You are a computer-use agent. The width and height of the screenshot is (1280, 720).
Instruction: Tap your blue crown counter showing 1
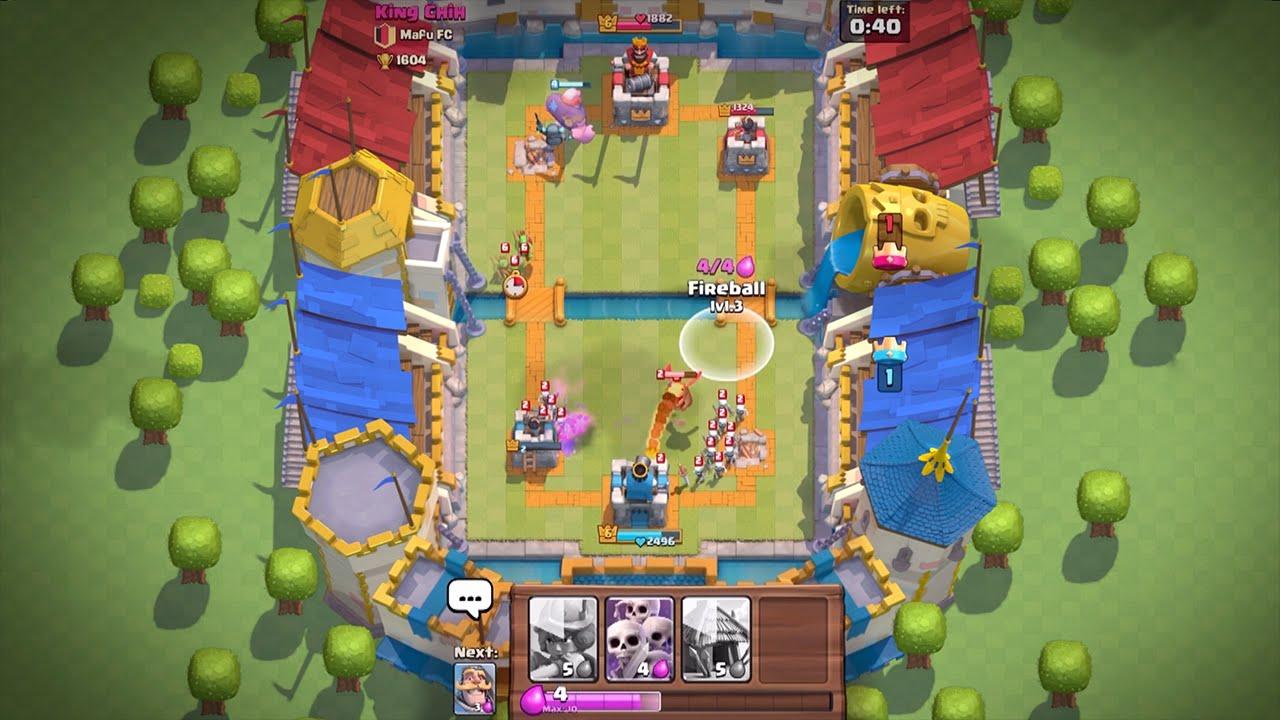point(892,380)
